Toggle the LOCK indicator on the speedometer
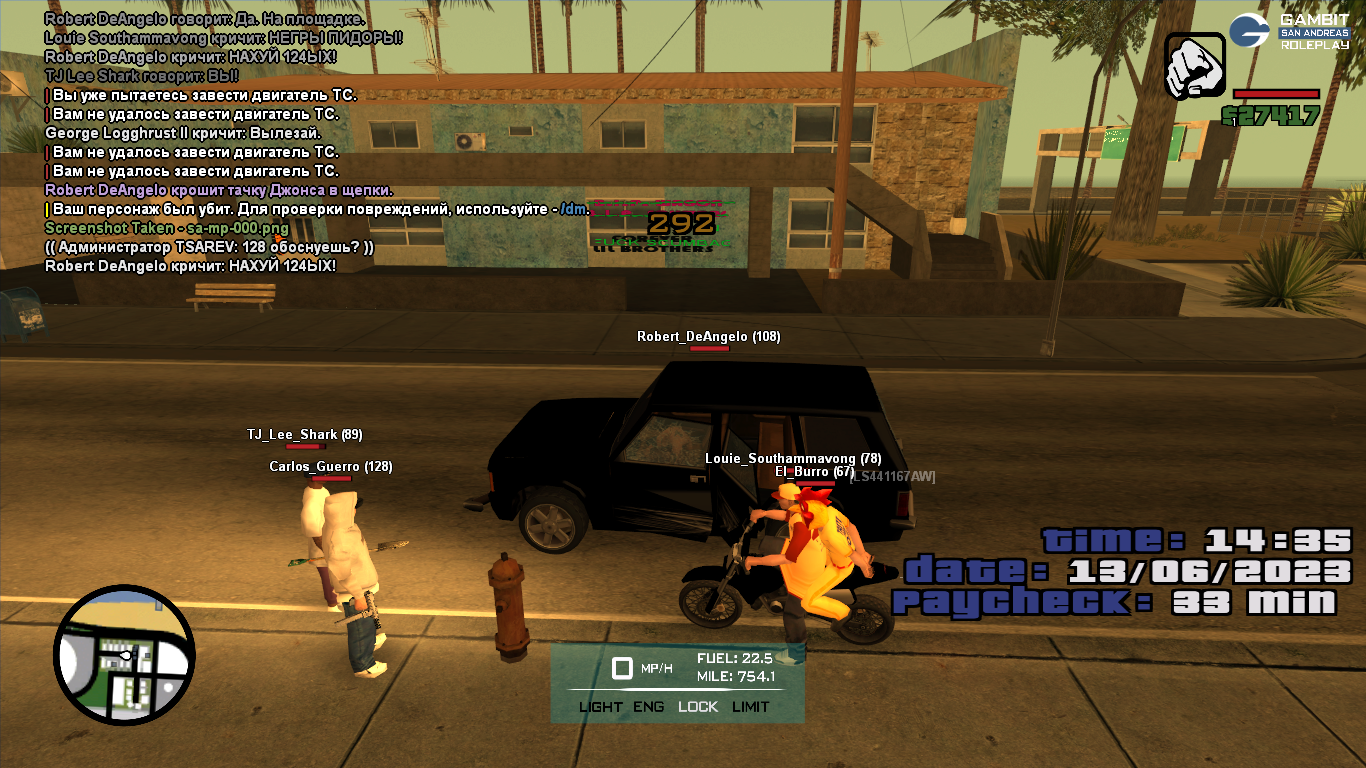 697,706
